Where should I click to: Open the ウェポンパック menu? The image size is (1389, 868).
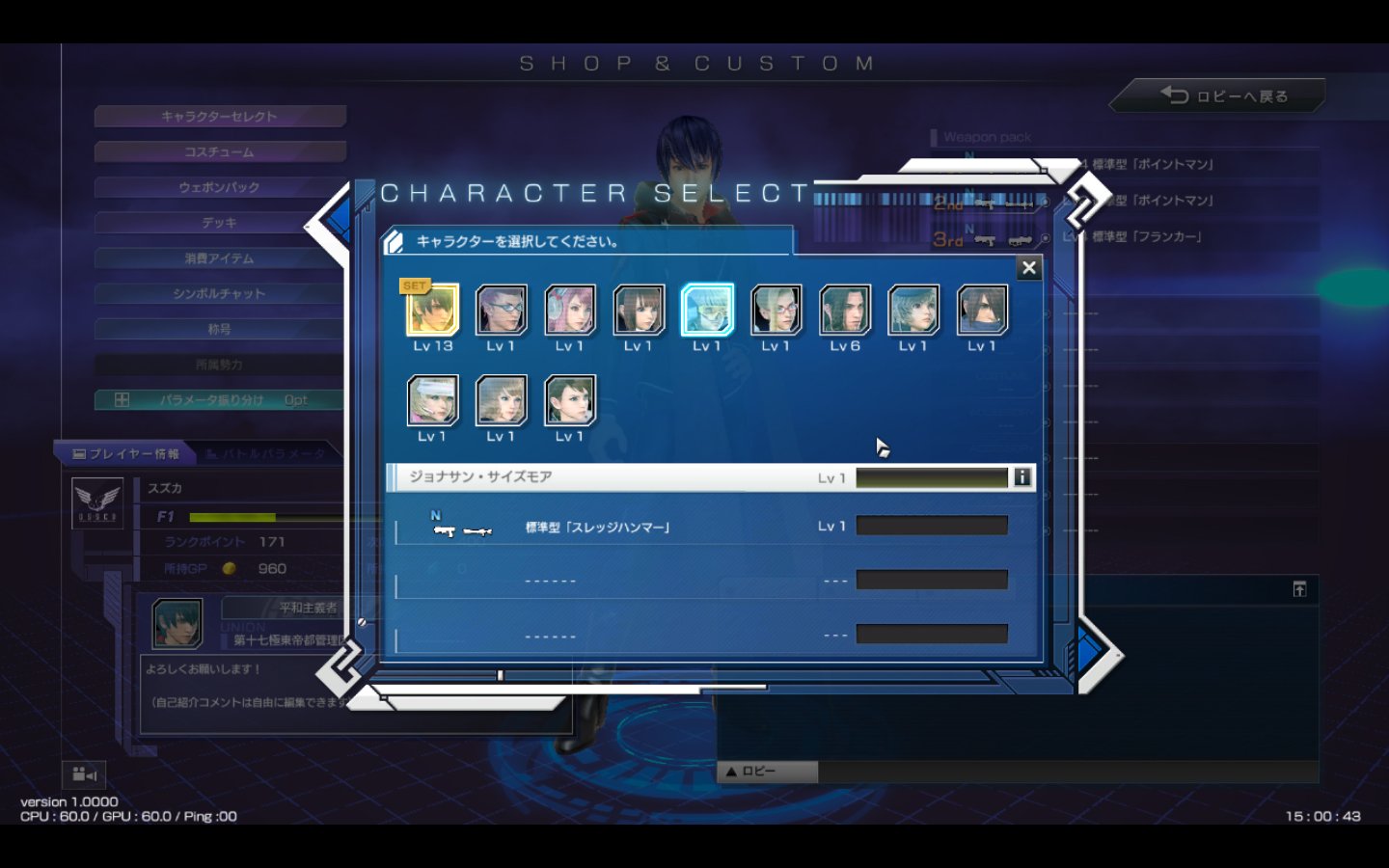coord(220,187)
